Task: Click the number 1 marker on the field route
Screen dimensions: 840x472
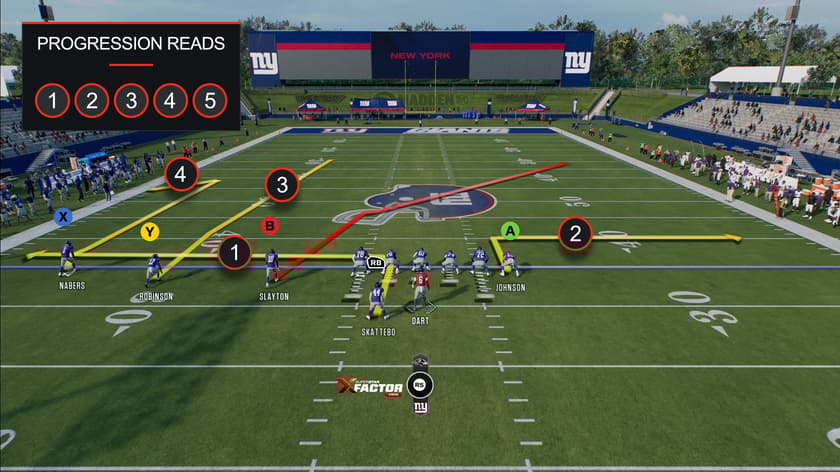Action: [235, 253]
